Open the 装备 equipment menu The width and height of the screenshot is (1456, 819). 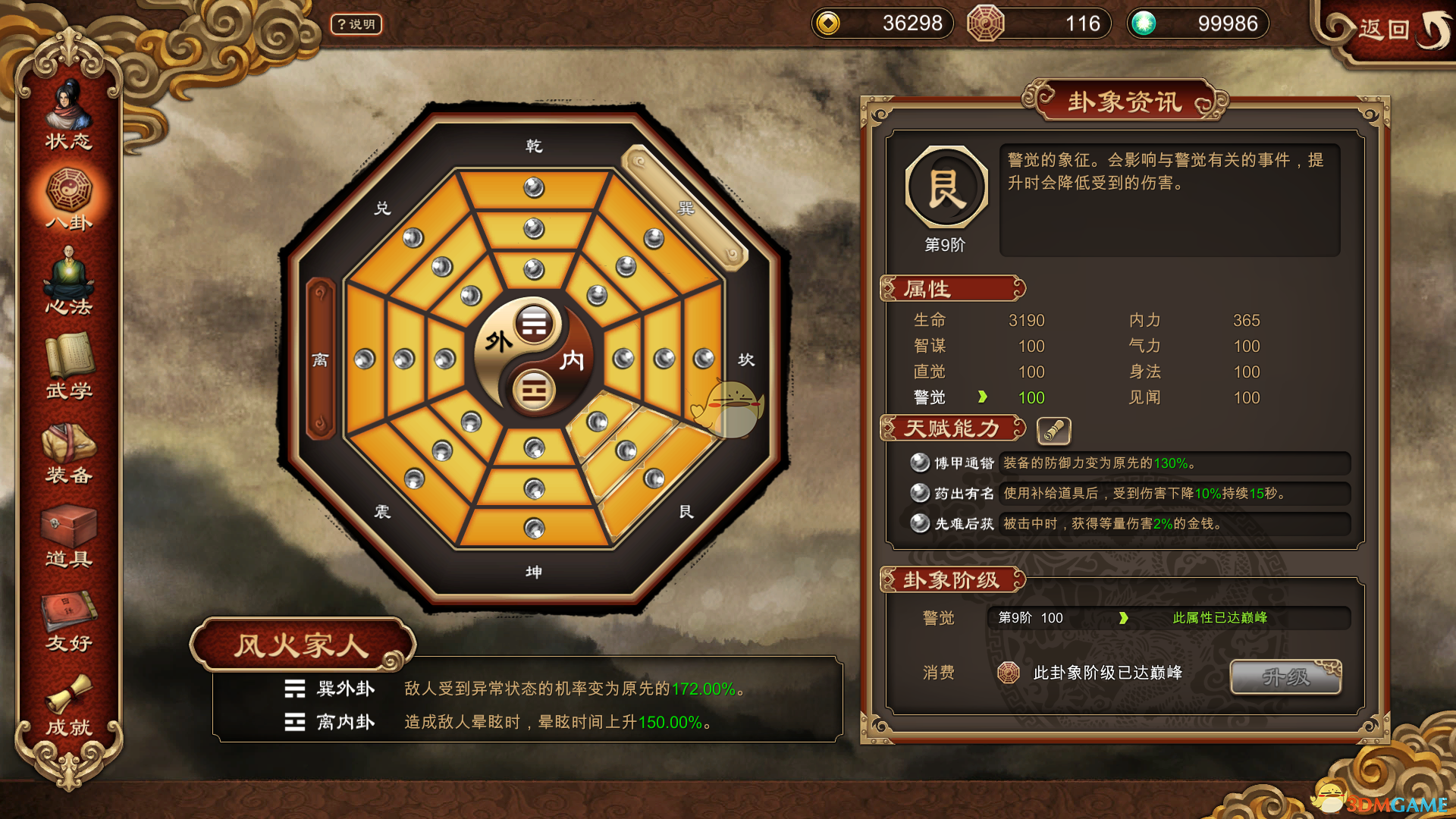click(68, 453)
